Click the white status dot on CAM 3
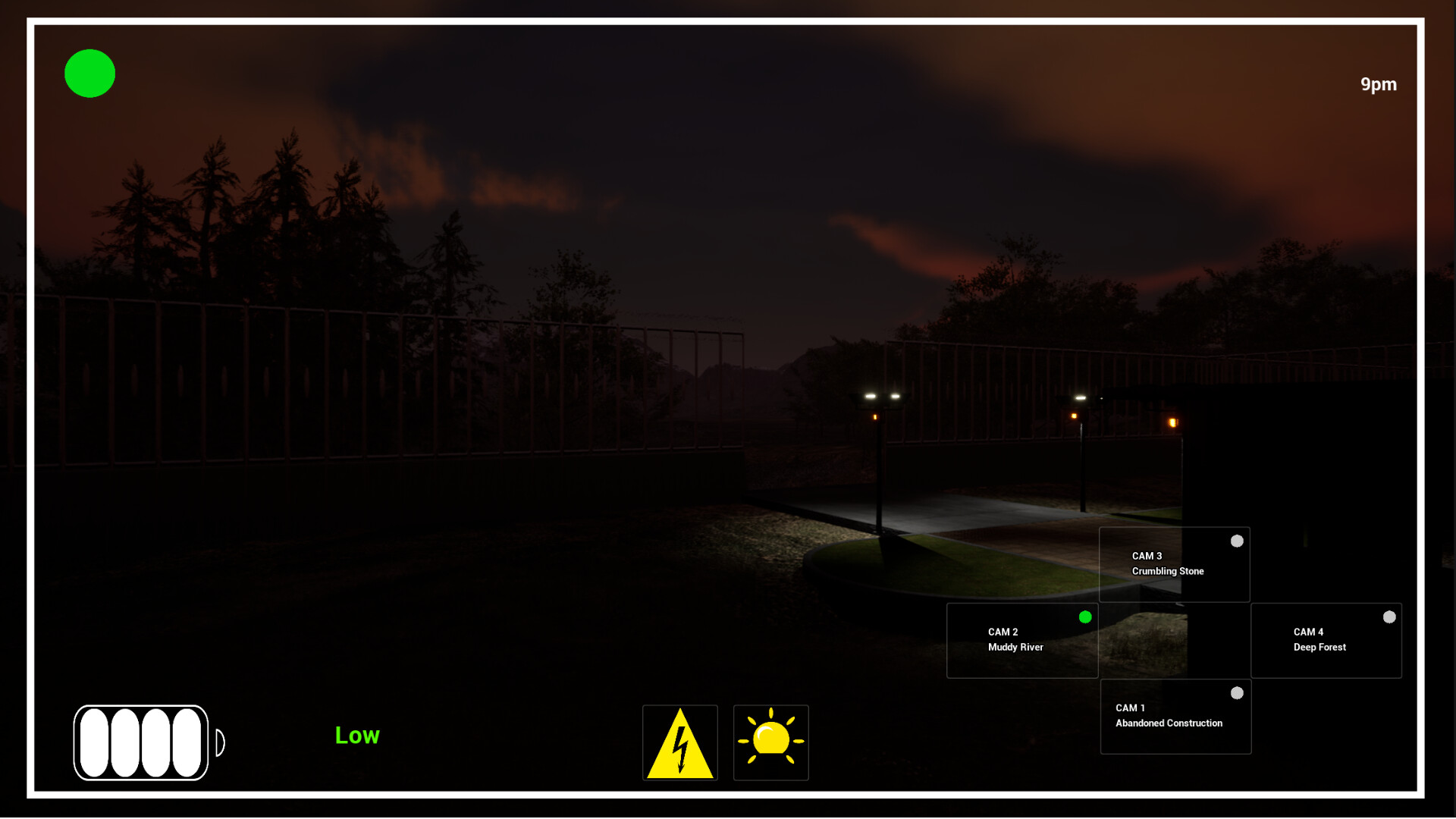 point(1236,541)
